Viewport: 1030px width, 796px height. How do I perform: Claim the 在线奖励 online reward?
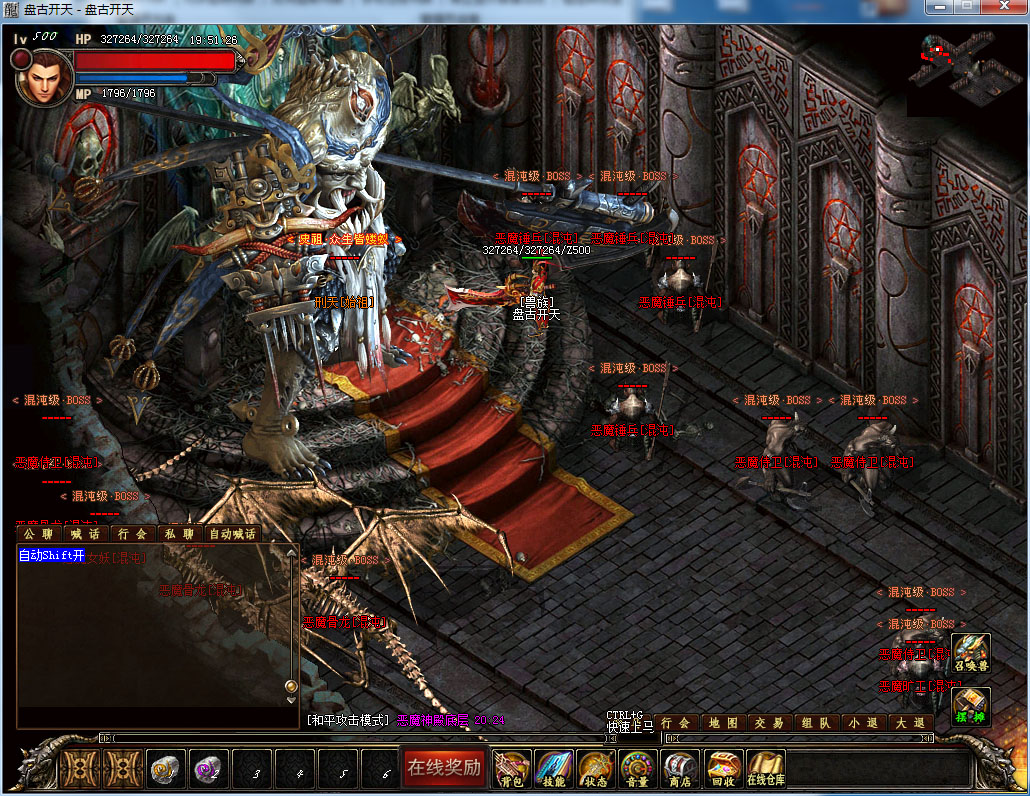[x=443, y=768]
